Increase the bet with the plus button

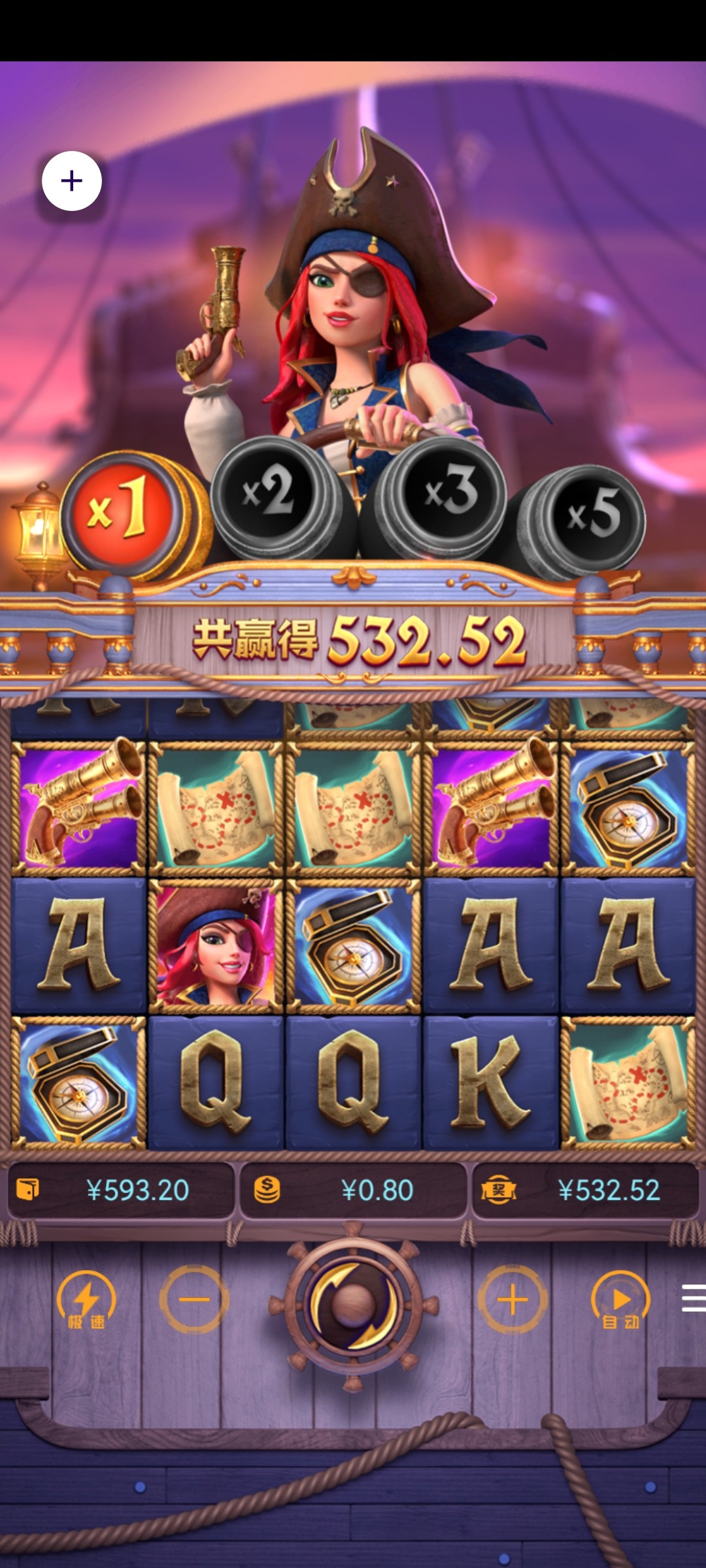tap(513, 1300)
